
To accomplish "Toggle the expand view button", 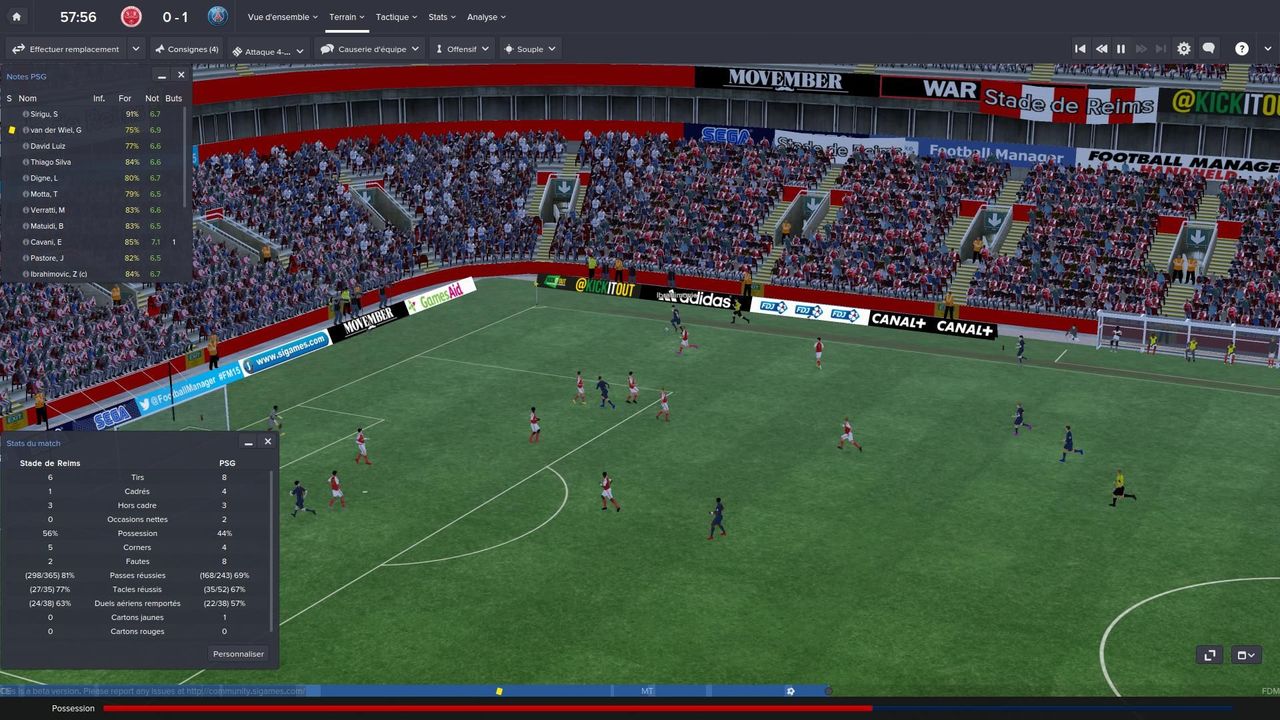I will click(x=1210, y=655).
